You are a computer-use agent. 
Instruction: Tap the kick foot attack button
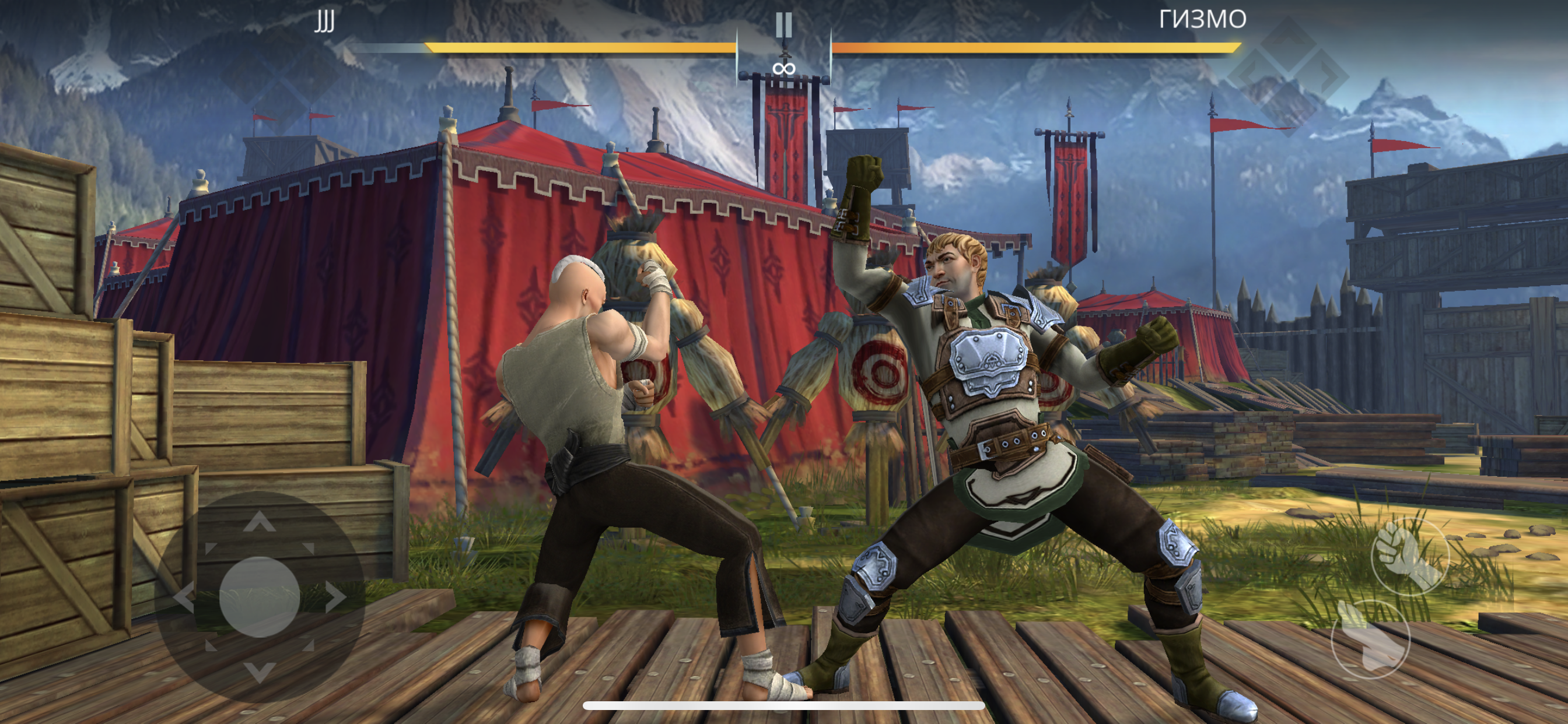pos(1370,639)
